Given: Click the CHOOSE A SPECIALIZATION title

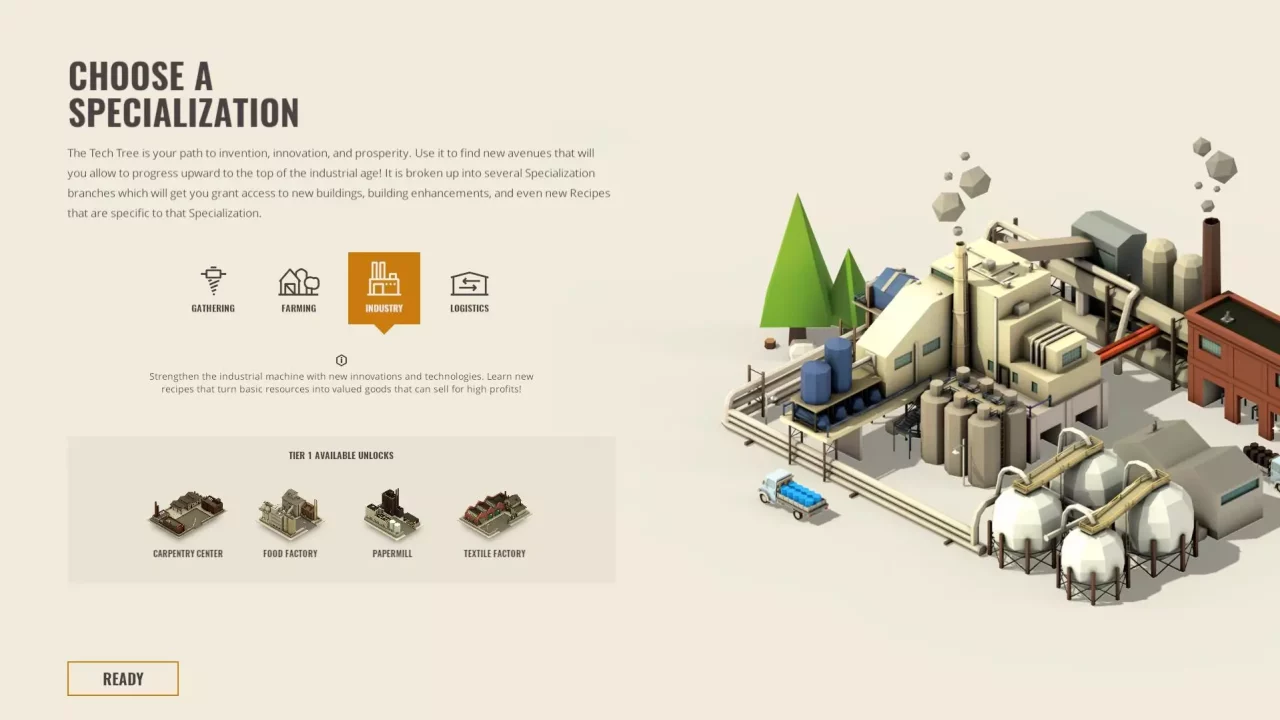Looking at the screenshot, I should click(x=183, y=94).
